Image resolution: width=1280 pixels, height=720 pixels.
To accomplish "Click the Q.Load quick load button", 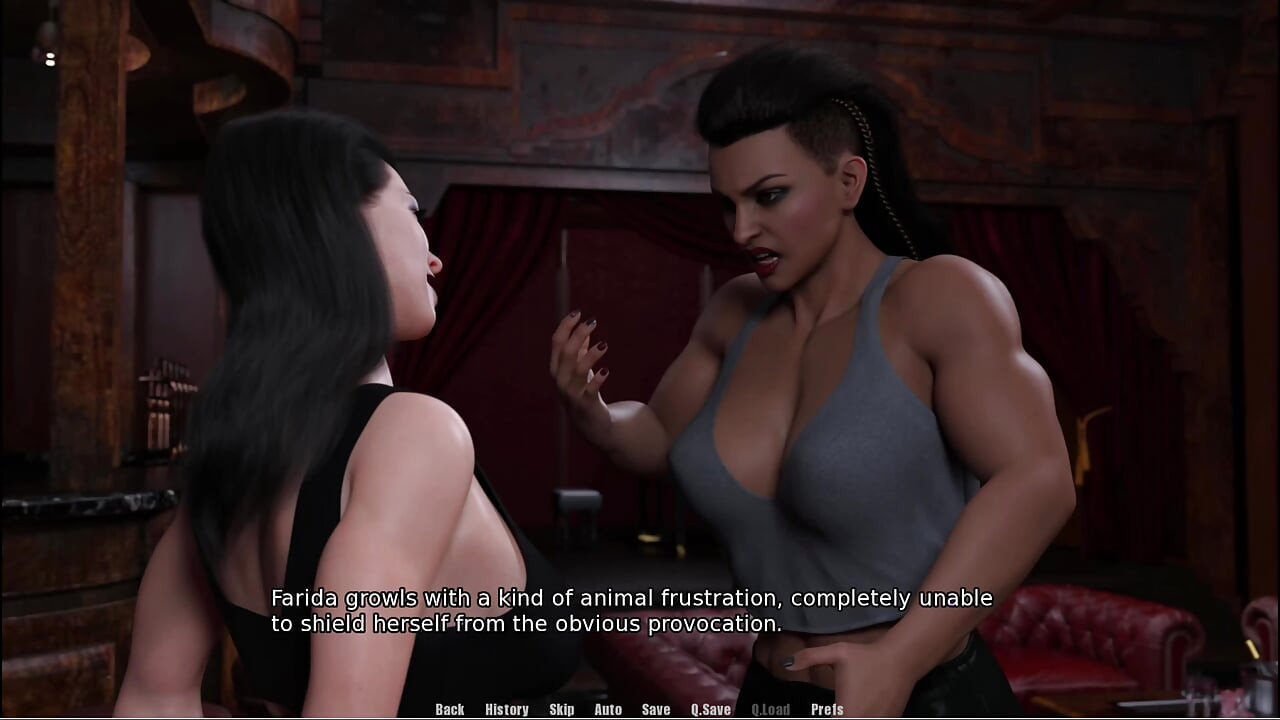I will (x=770, y=709).
